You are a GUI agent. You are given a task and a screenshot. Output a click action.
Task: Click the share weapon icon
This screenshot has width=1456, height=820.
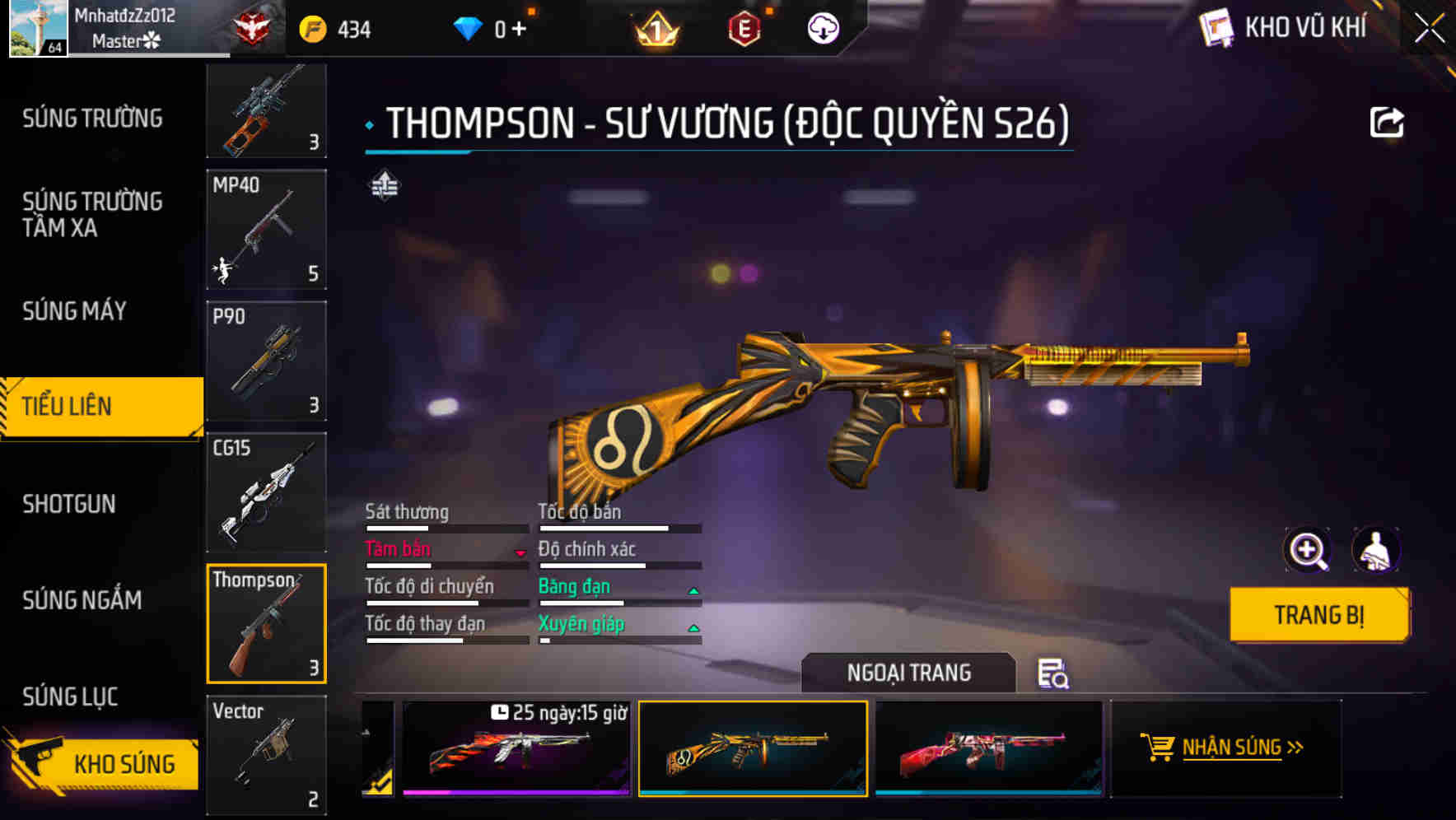pos(1387,122)
